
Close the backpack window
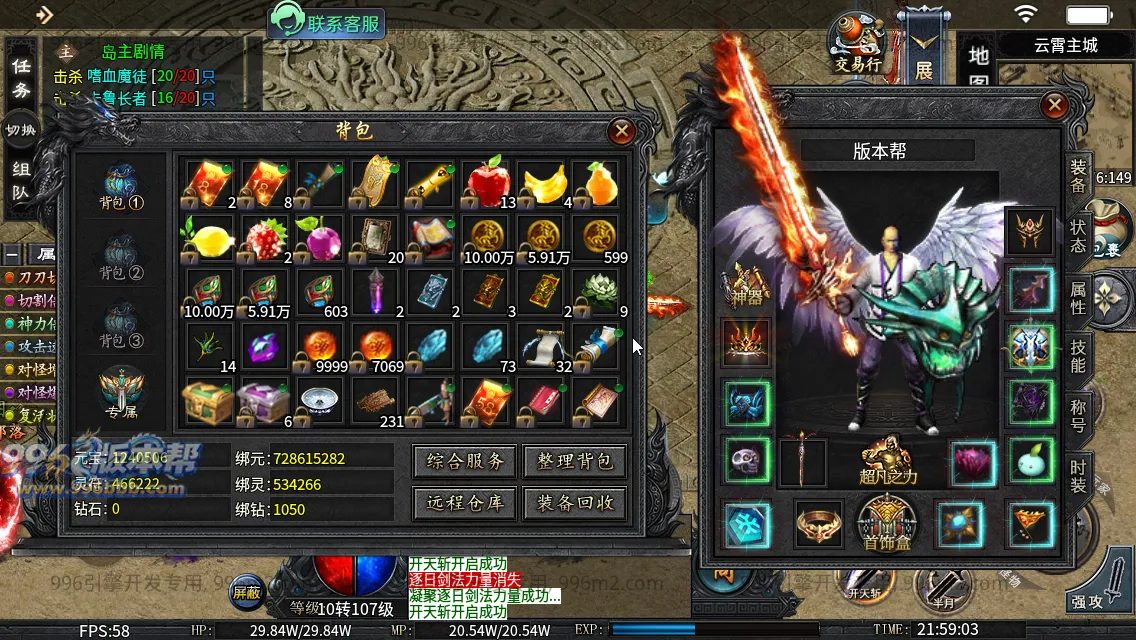coord(622,131)
